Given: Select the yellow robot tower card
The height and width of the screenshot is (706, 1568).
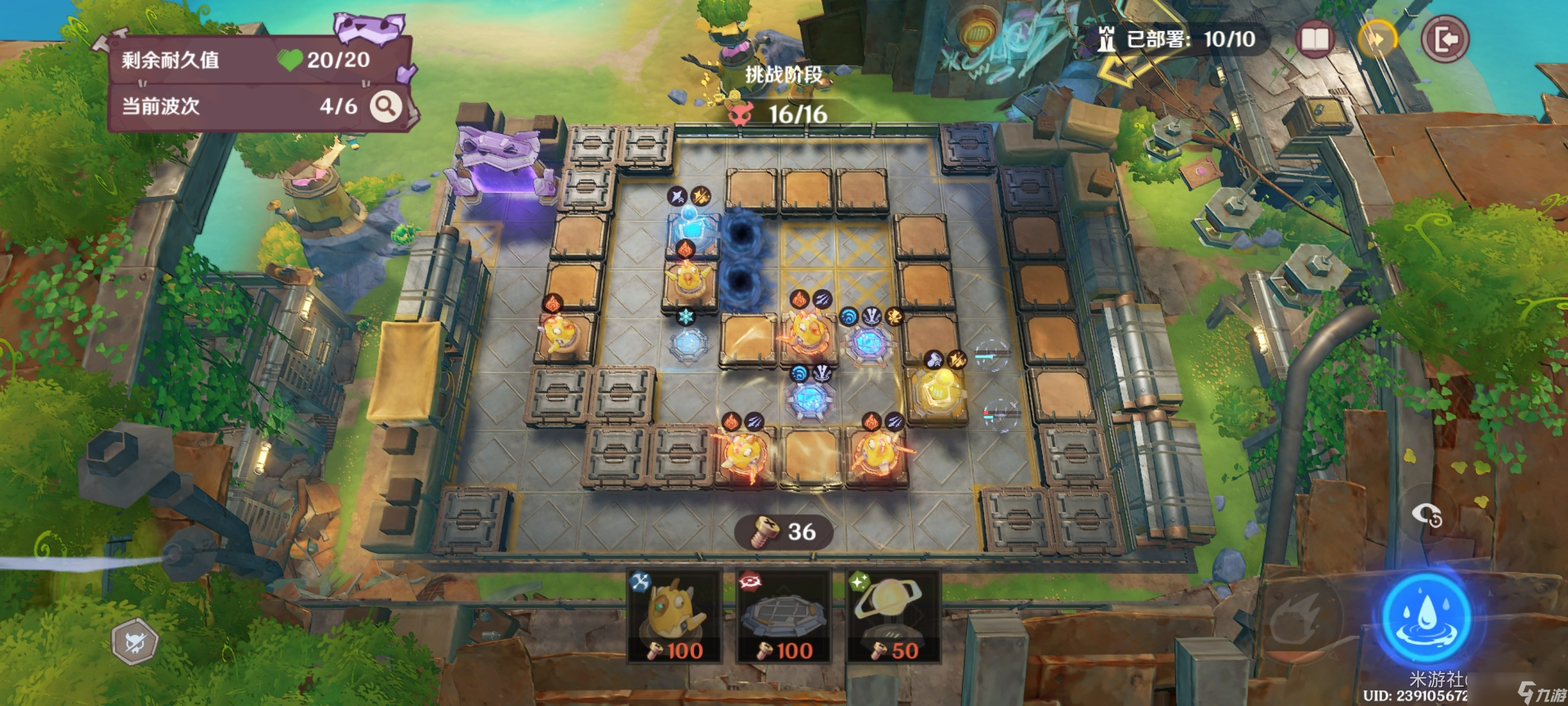Looking at the screenshot, I should tap(674, 615).
